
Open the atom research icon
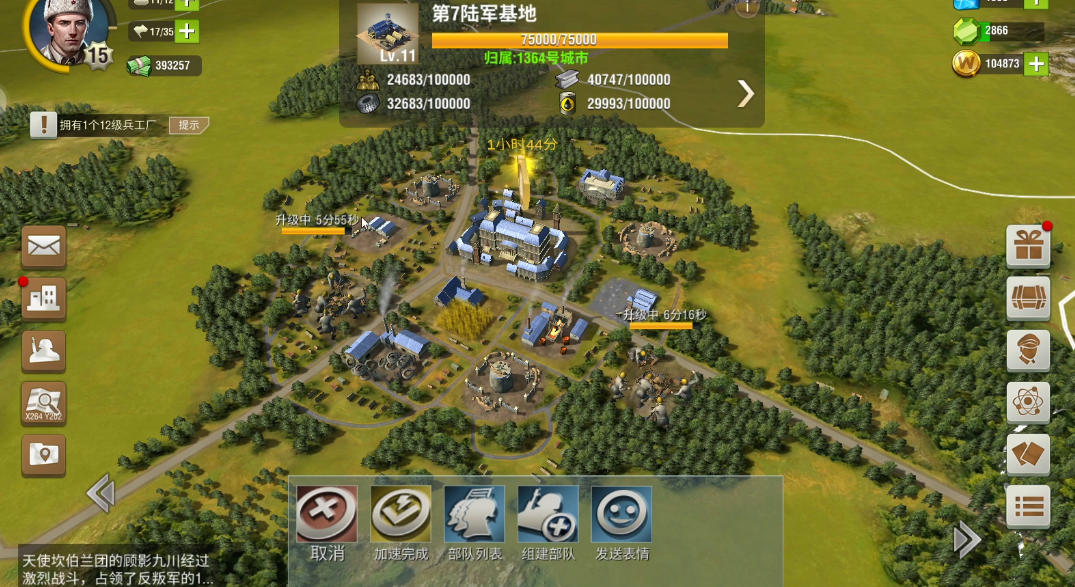[1028, 403]
